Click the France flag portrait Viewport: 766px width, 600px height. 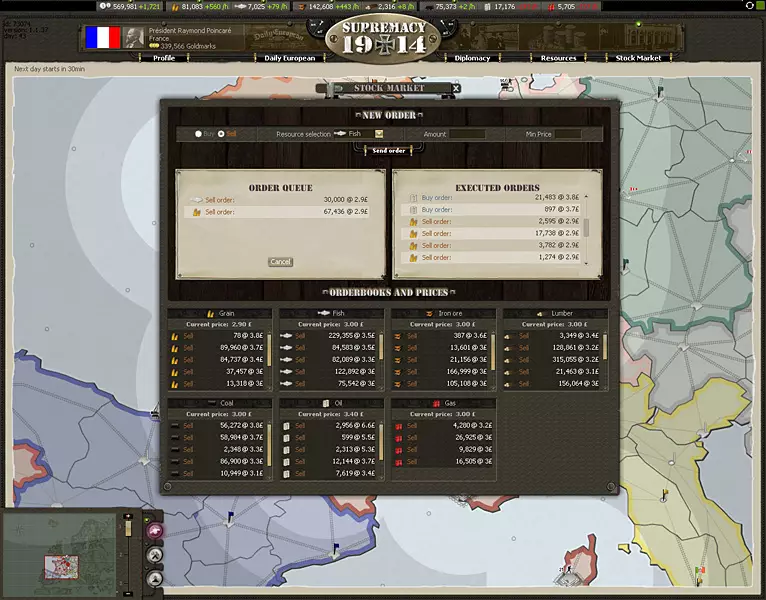click(x=102, y=38)
